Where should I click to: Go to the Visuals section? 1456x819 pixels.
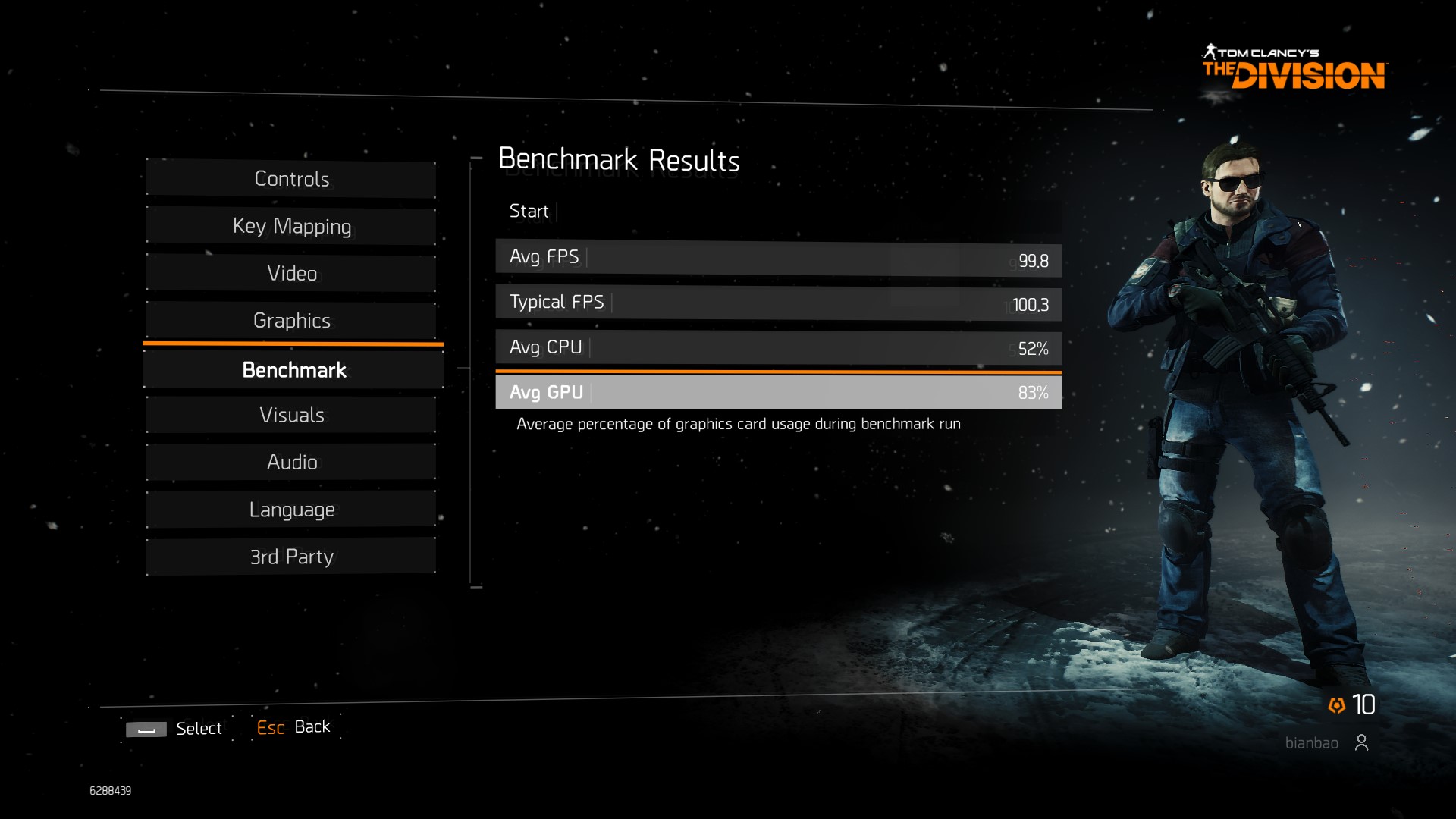291,415
